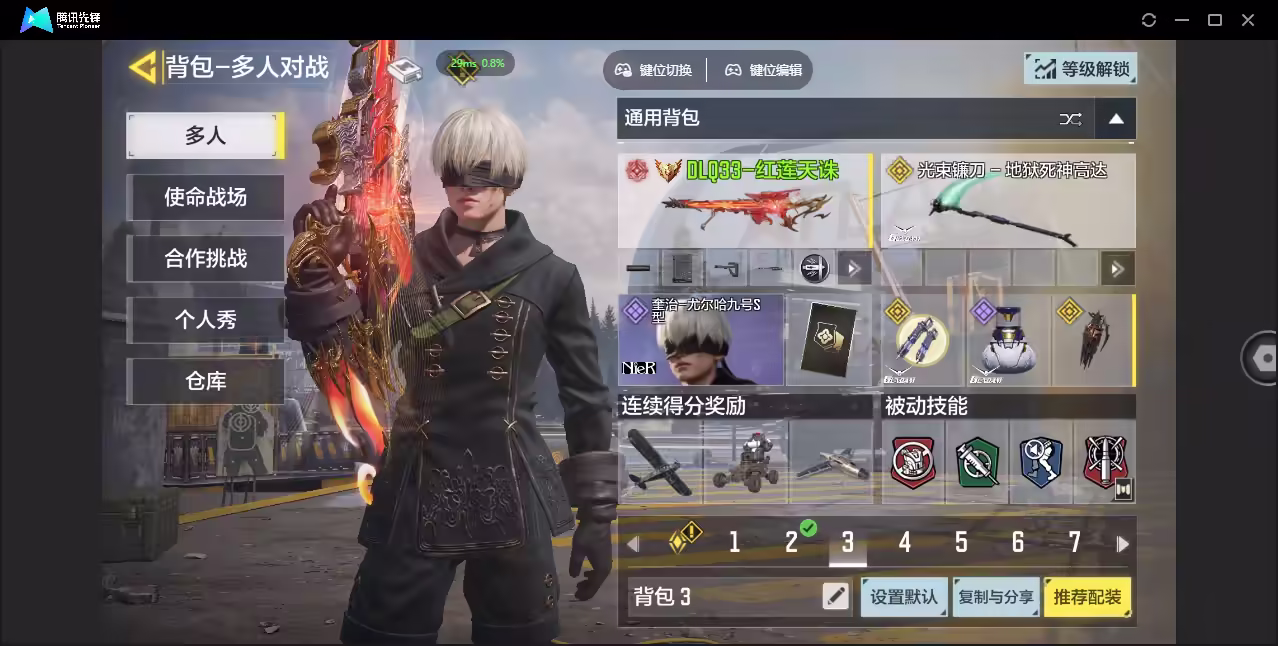Open the 仓库 tab
Image resolution: width=1278 pixels, height=646 pixels.
coord(205,381)
